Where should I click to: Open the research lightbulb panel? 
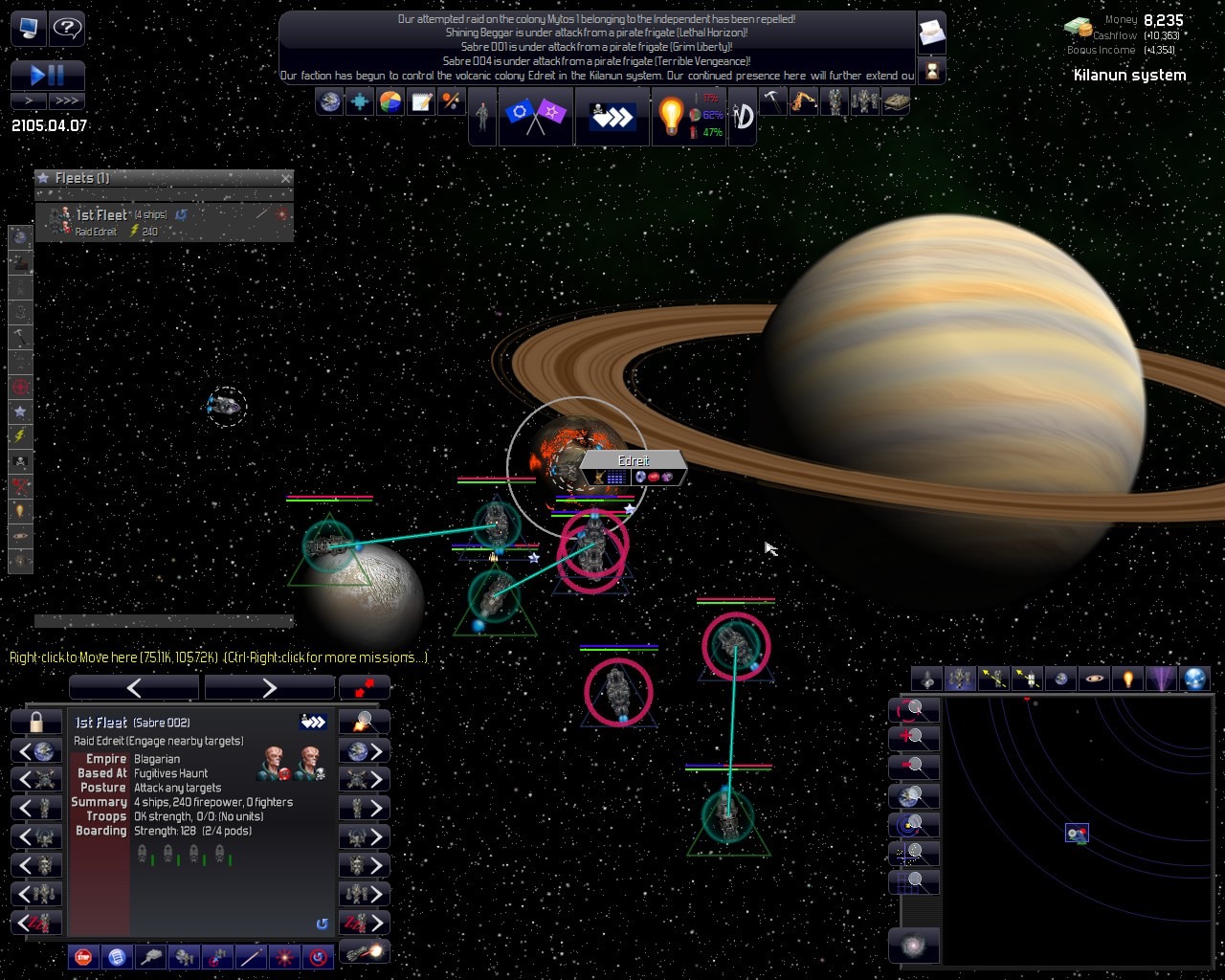tap(671, 116)
